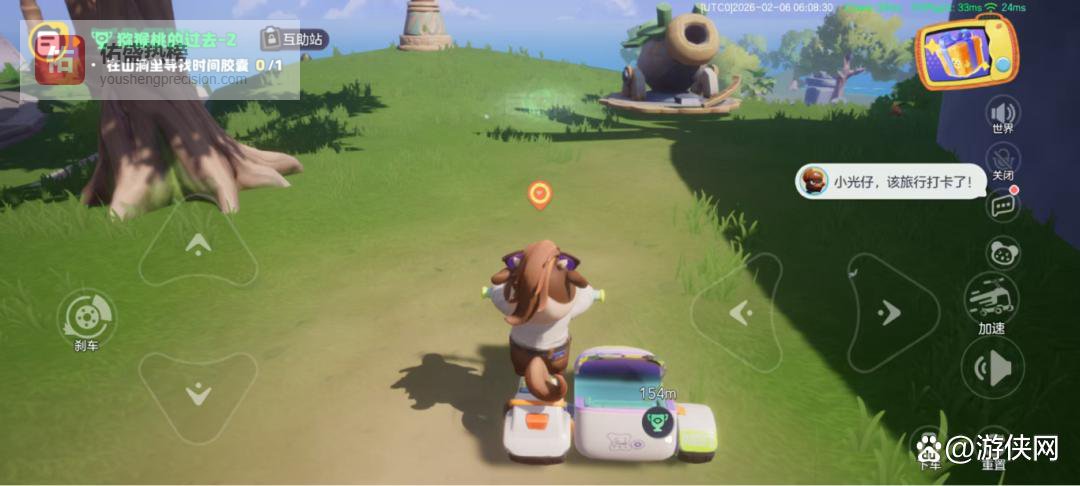
Task: Hit the 刹车 brake button
Action: coord(86,319)
